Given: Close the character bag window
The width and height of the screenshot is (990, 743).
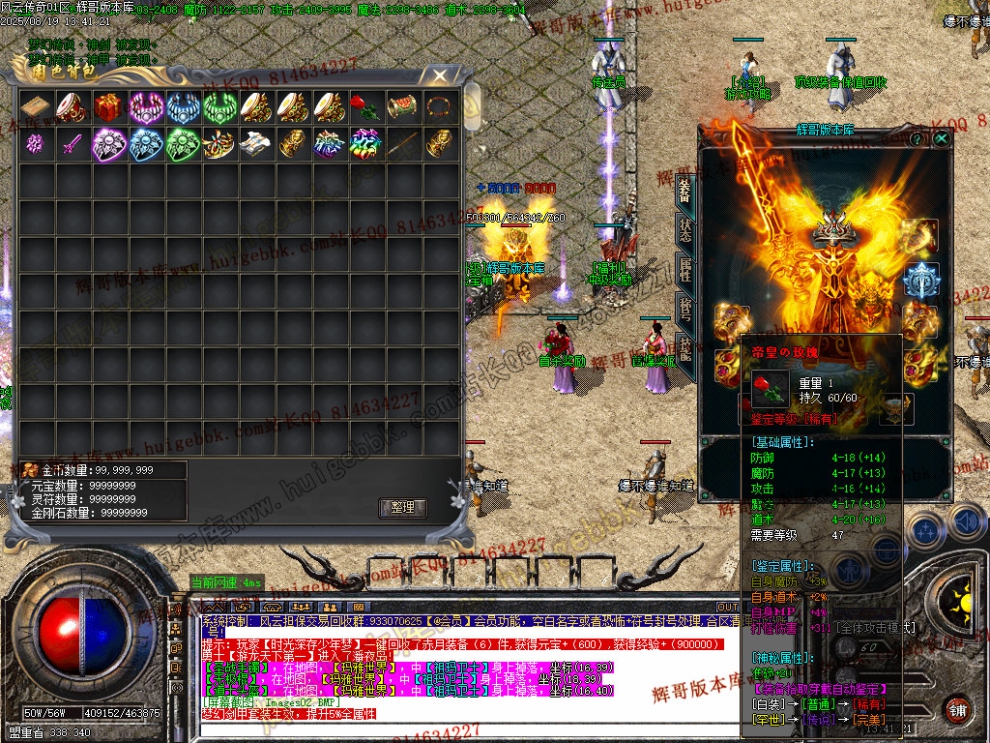Looking at the screenshot, I should (x=440, y=76).
